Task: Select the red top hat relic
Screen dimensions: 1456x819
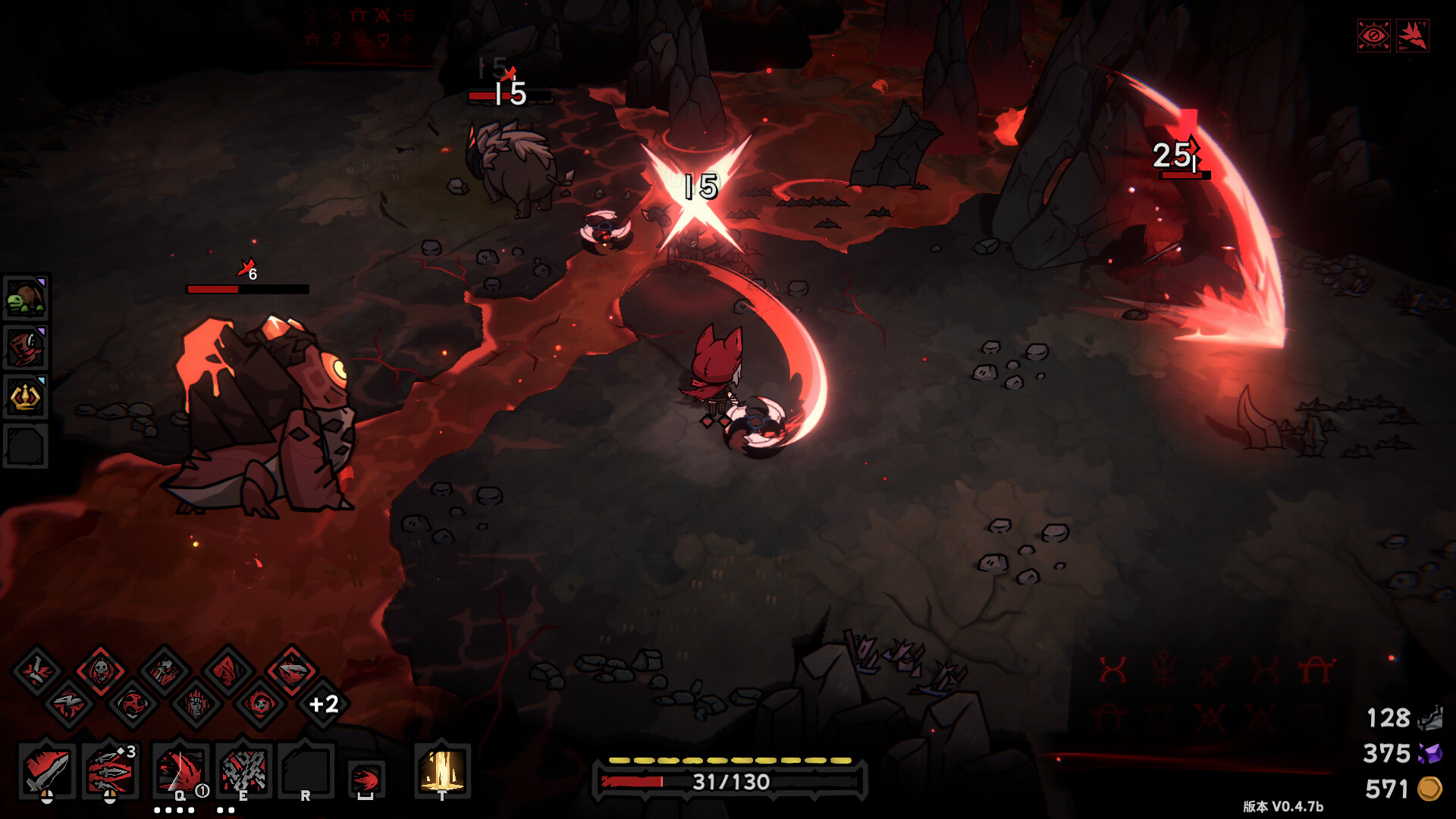Action: (26, 348)
